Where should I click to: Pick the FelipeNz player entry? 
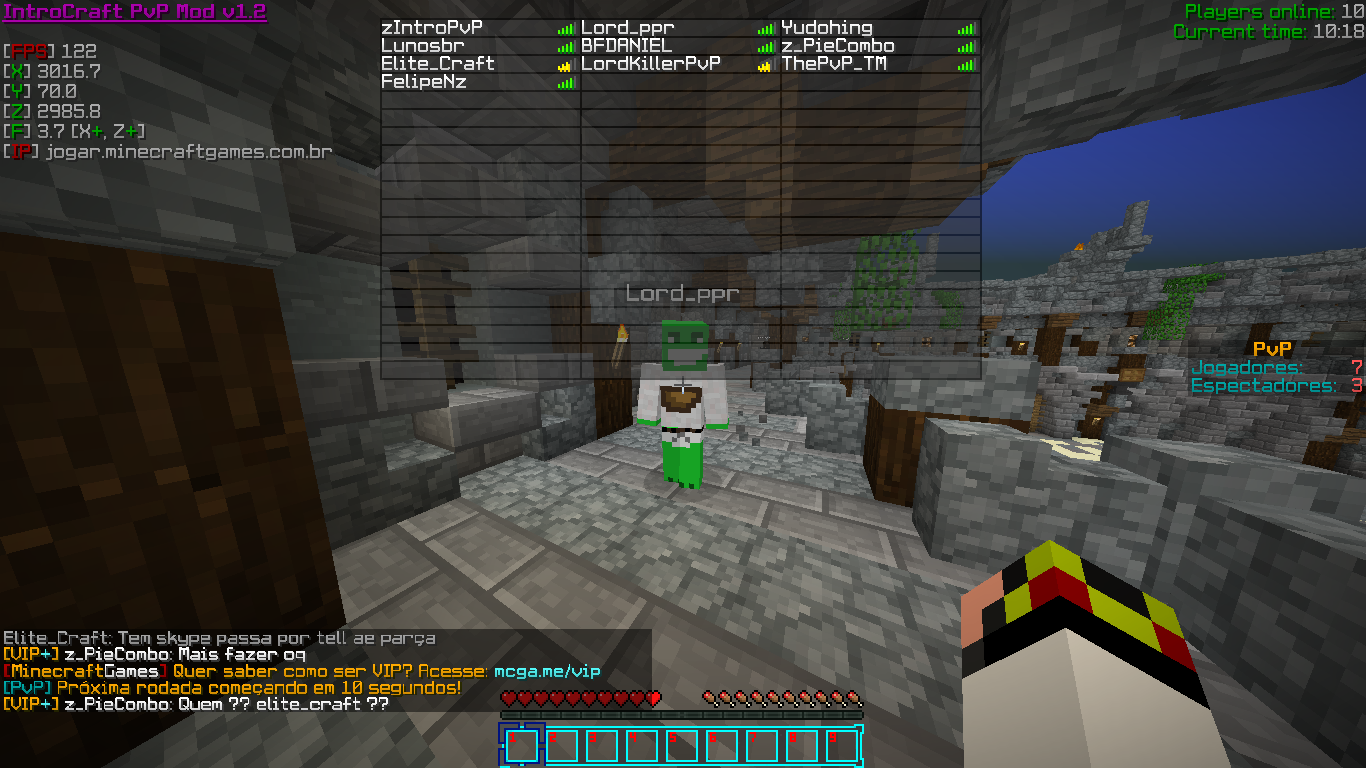tap(424, 82)
